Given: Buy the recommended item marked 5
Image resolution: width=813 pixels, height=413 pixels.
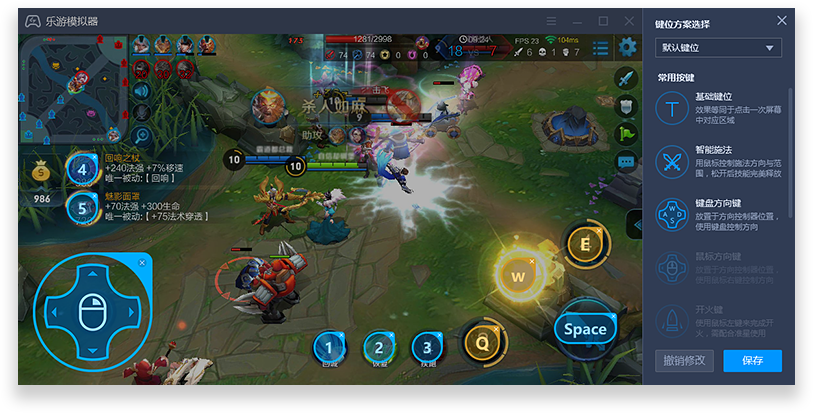Looking at the screenshot, I should 82,207.
